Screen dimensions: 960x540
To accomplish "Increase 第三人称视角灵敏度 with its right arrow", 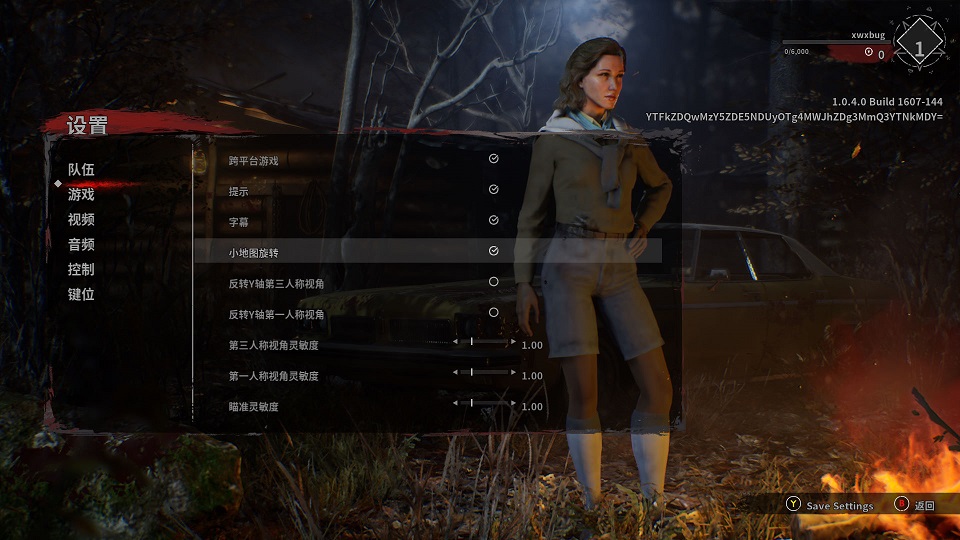I will (514, 342).
